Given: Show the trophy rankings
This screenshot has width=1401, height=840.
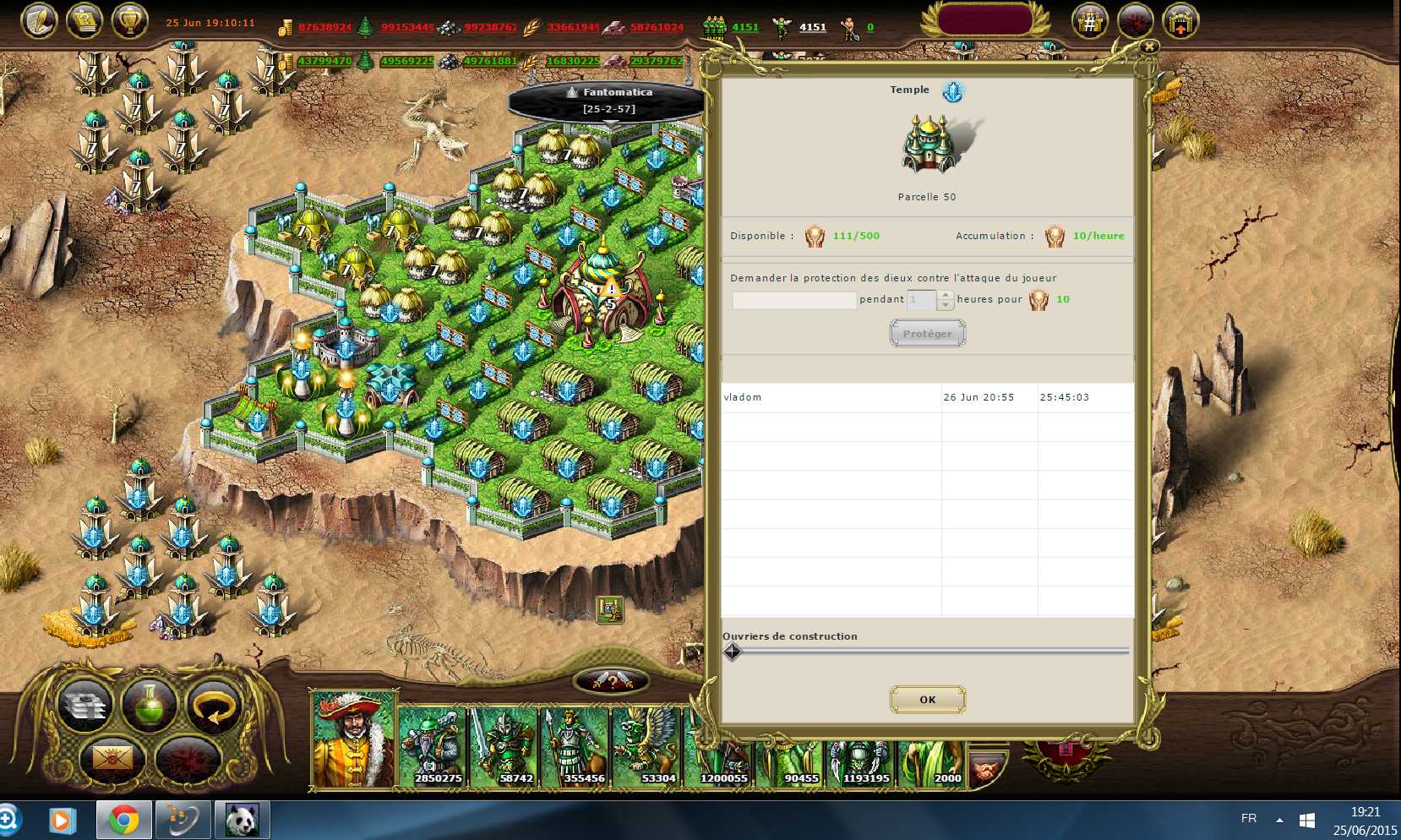Looking at the screenshot, I should [x=129, y=21].
